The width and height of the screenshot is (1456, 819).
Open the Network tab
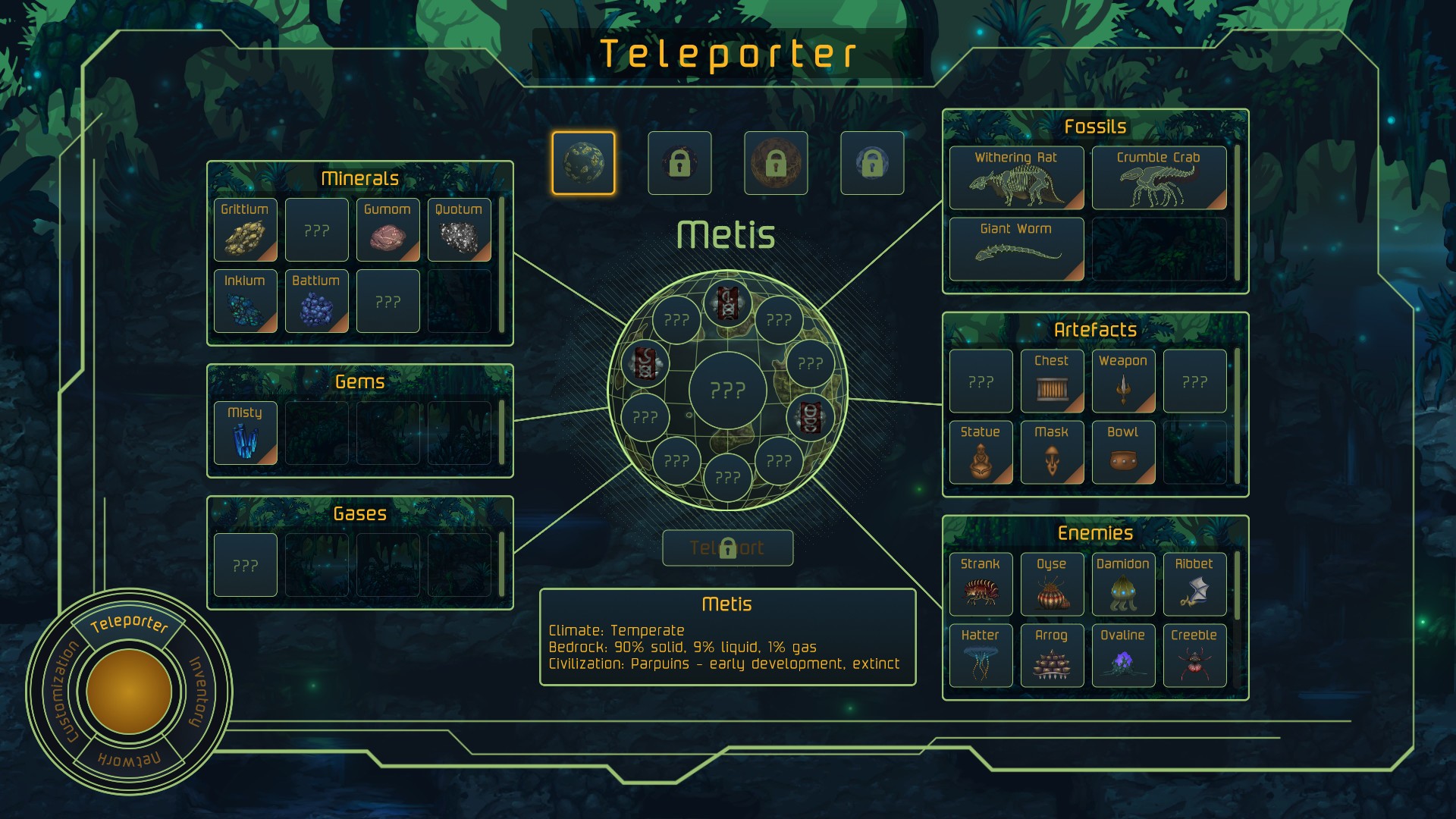pos(130,757)
